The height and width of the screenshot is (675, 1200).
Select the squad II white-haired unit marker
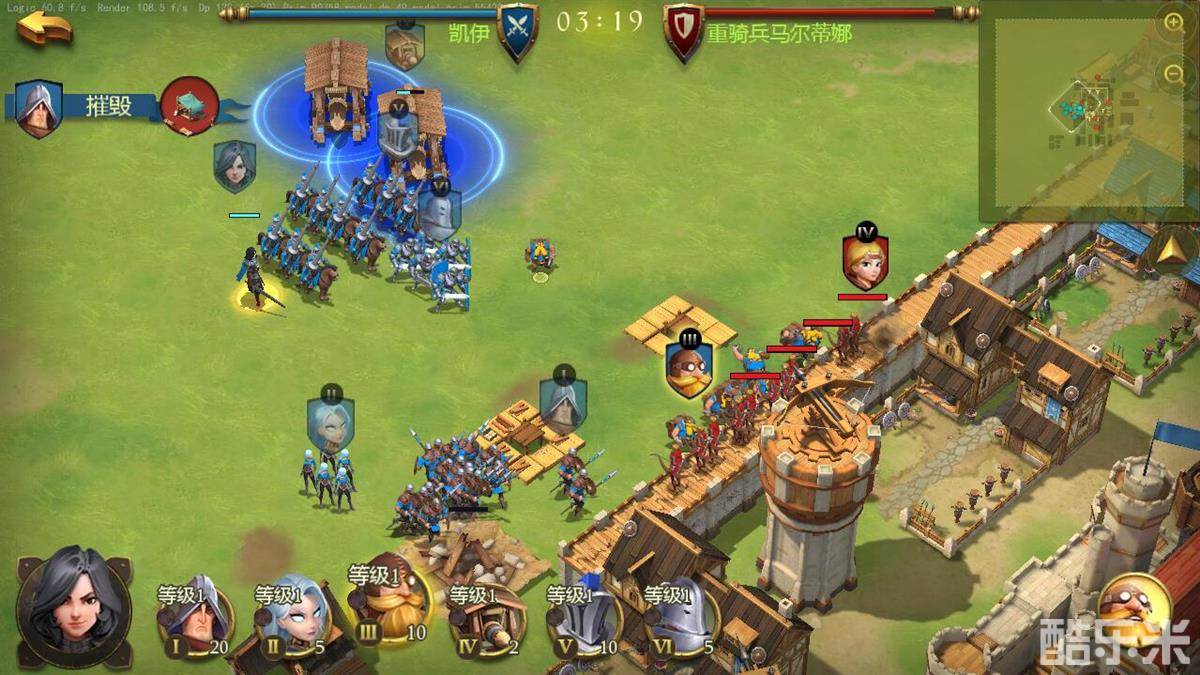(330, 422)
